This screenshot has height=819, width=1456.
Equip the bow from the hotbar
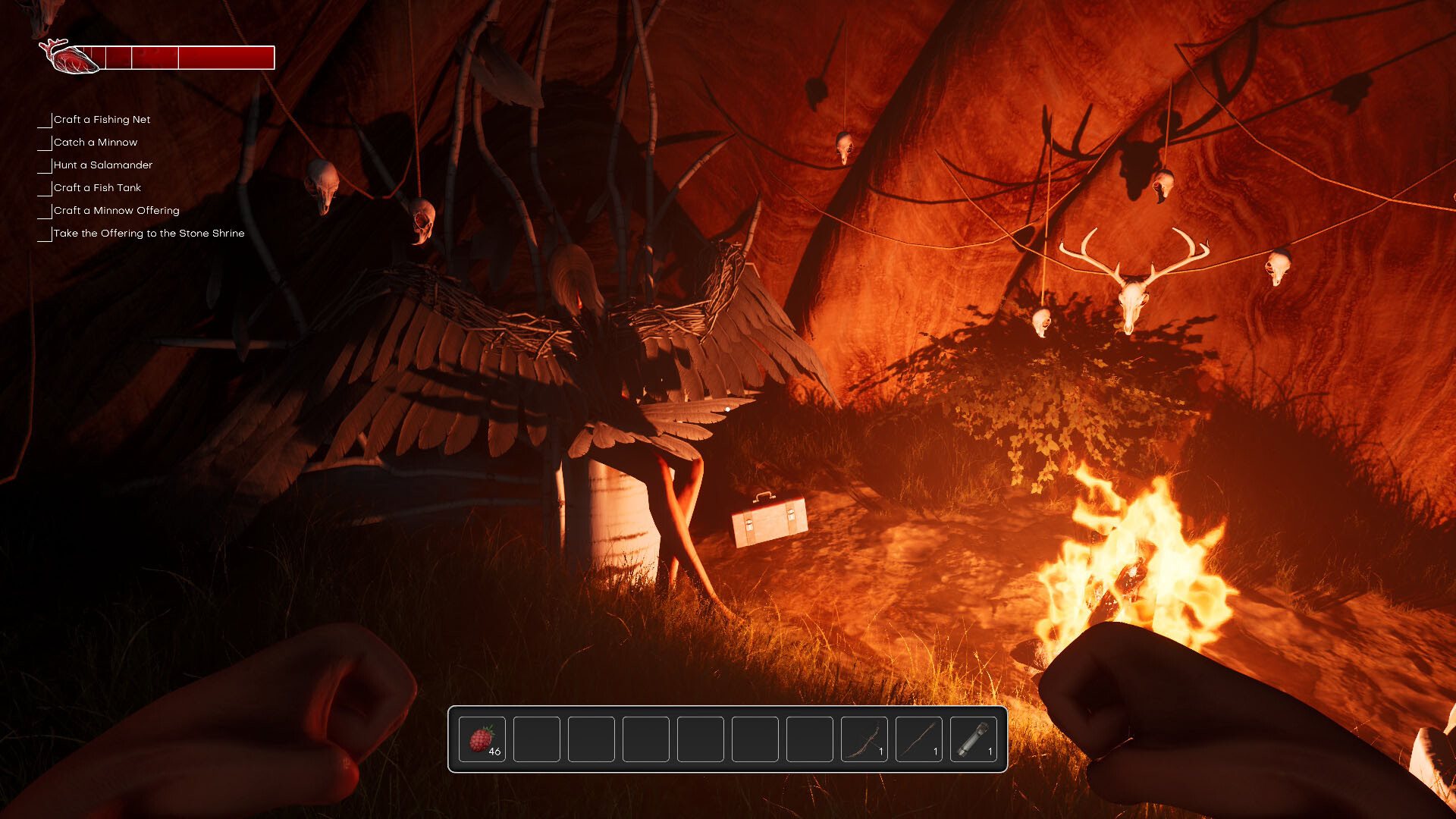click(864, 739)
